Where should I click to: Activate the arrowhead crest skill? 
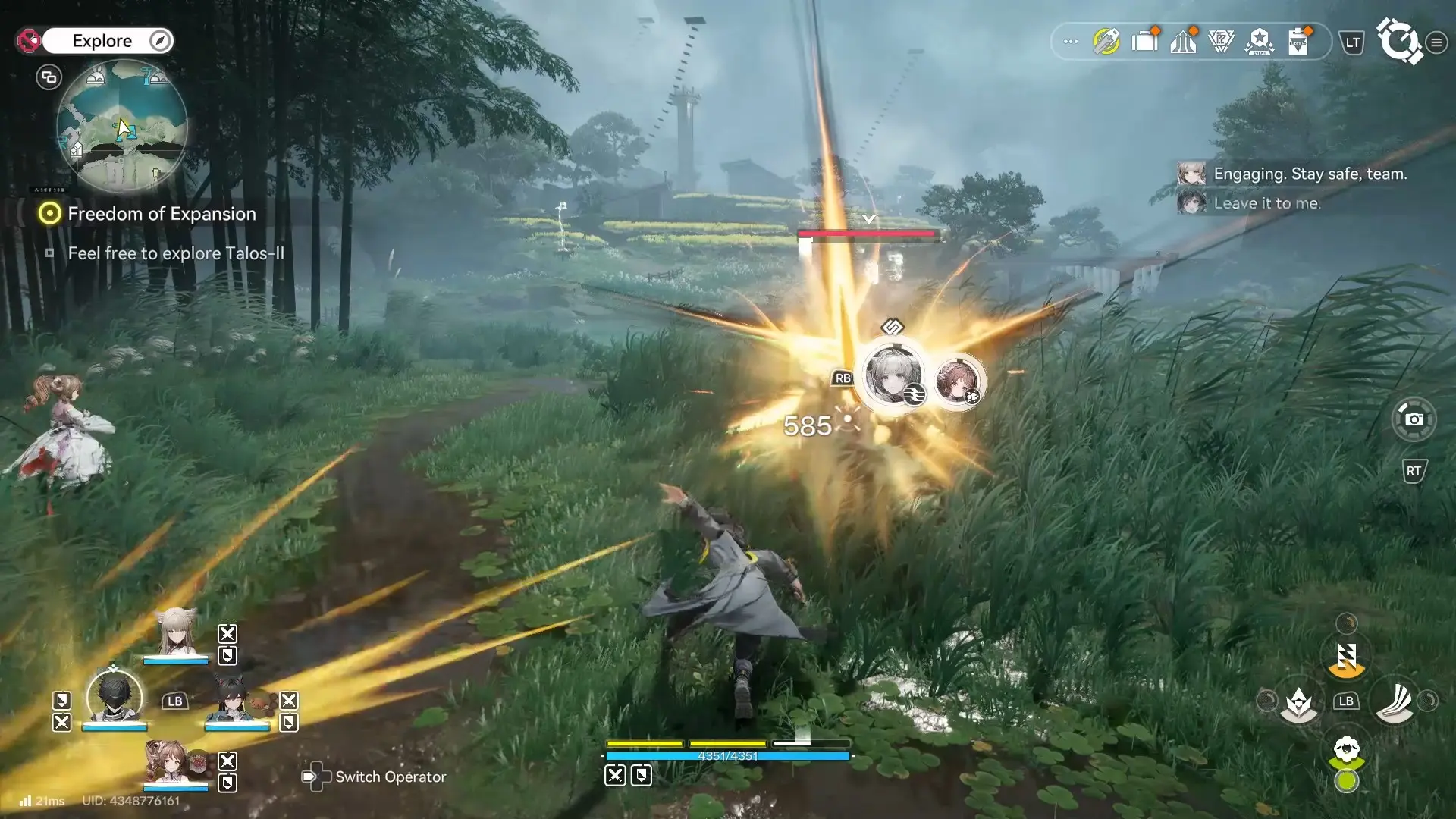(1298, 702)
